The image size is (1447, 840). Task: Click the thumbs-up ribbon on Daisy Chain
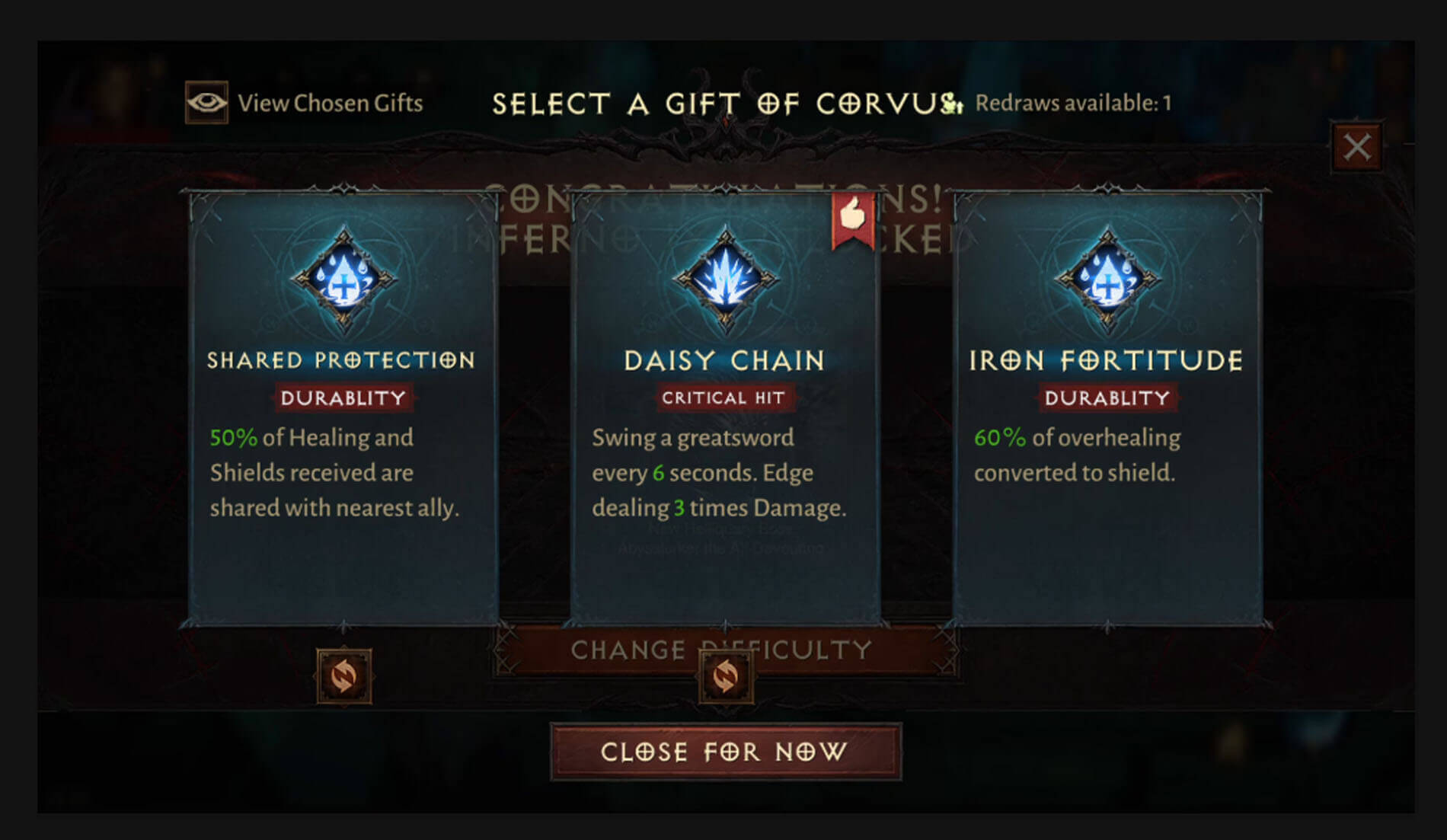tap(851, 219)
